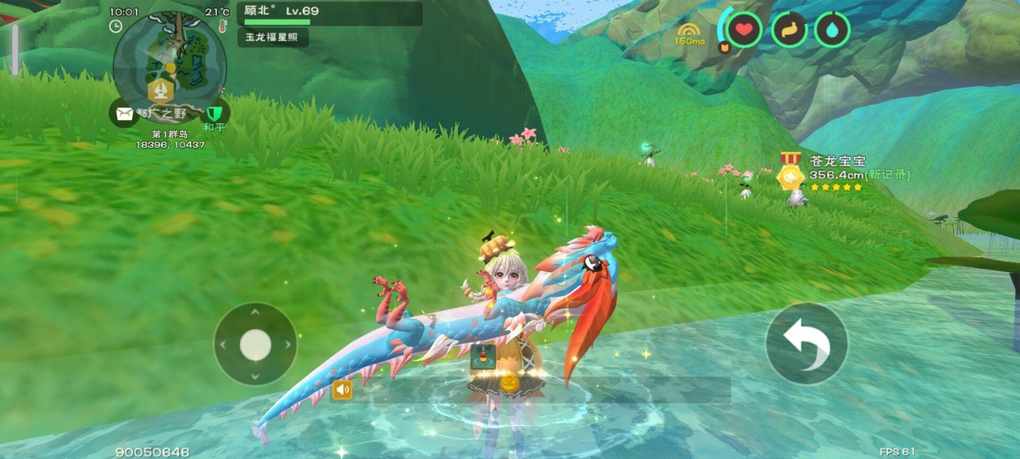
Task: Open the mail envelope icon
Action: point(124,114)
